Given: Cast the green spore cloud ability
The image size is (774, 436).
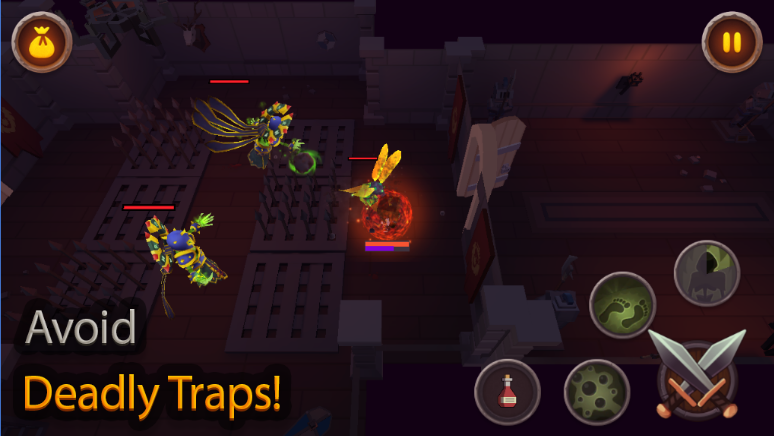Looking at the screenshot, I should 596,391.
